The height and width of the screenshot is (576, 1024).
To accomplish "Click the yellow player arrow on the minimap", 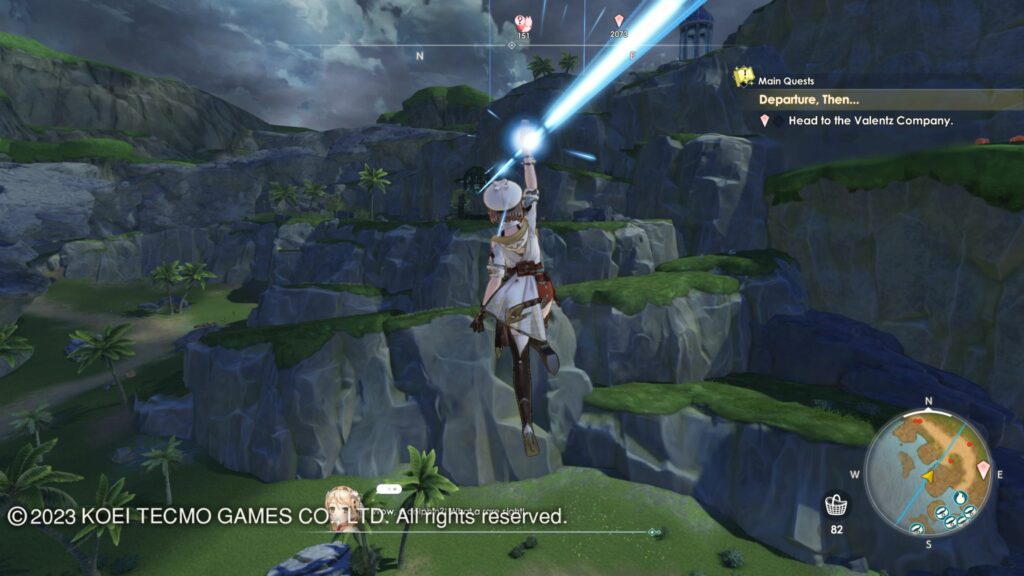I will click(927, 476).
